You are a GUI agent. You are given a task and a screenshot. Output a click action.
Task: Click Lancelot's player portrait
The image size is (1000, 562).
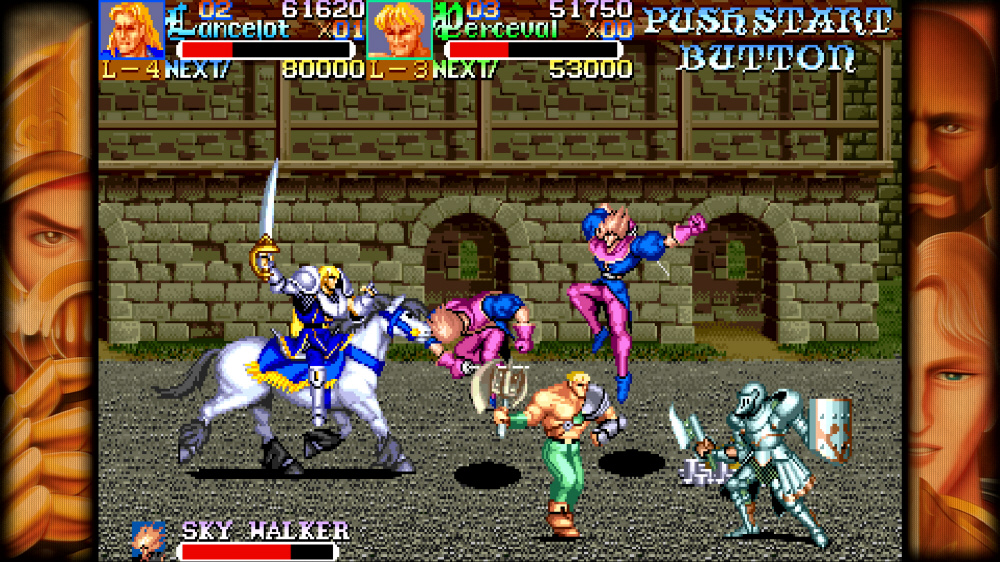132,30
